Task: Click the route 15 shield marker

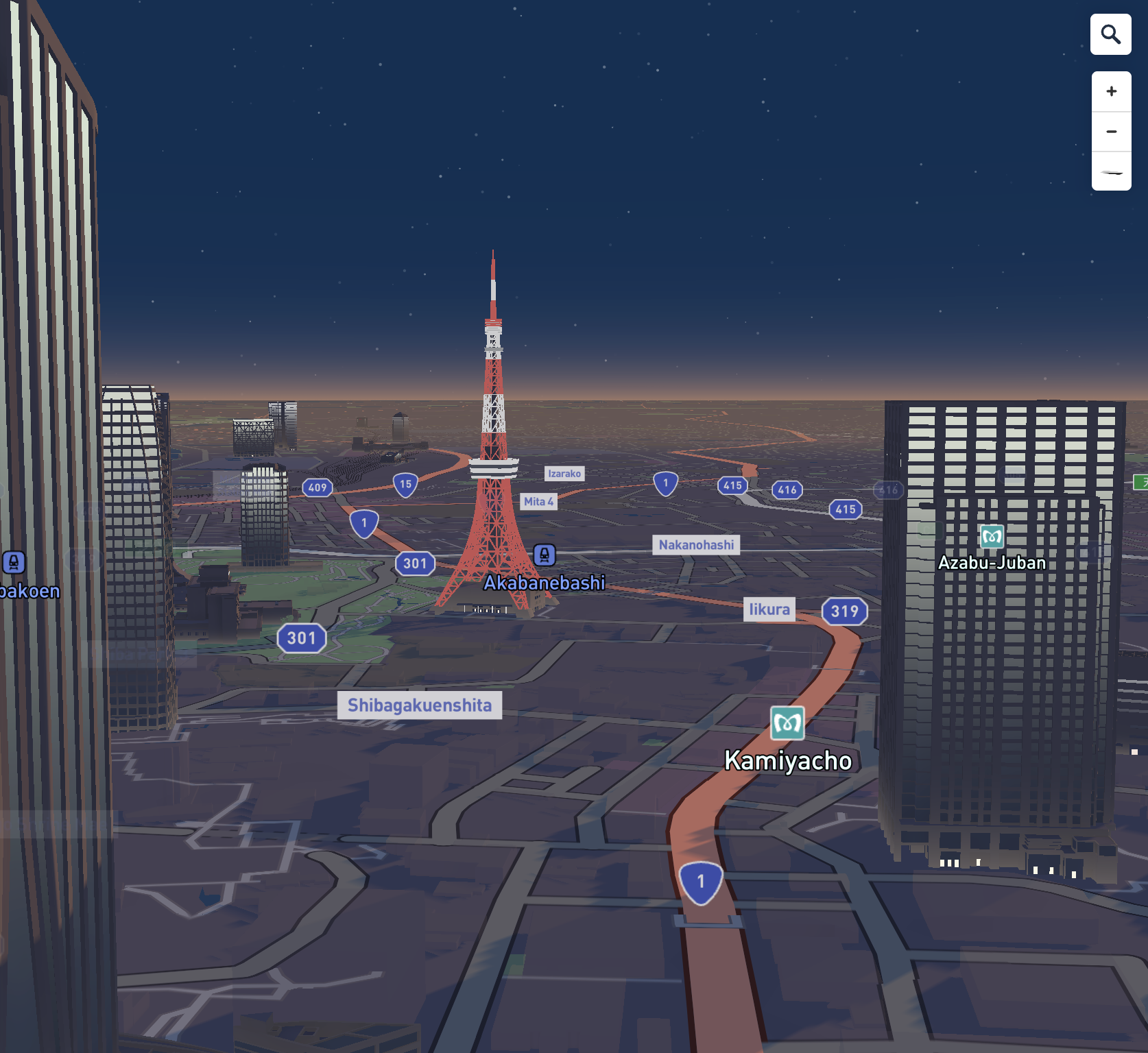Action: click(x=405, y=485)
